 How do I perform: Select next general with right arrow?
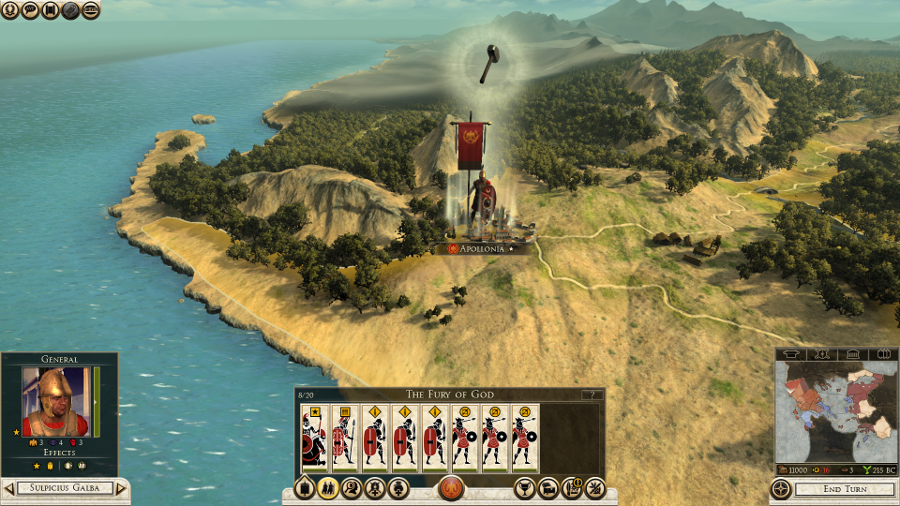(121, 489)
